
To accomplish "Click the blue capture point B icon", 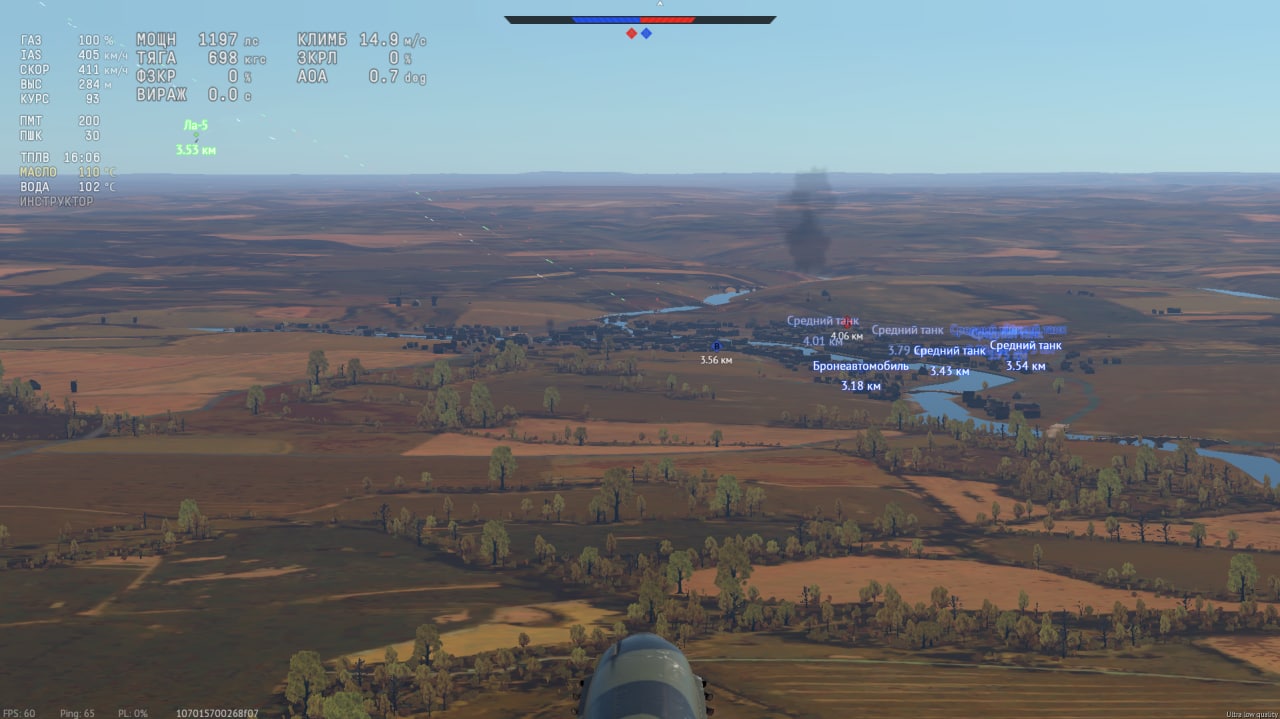I will pyautogui.click(x=716, y=346).
